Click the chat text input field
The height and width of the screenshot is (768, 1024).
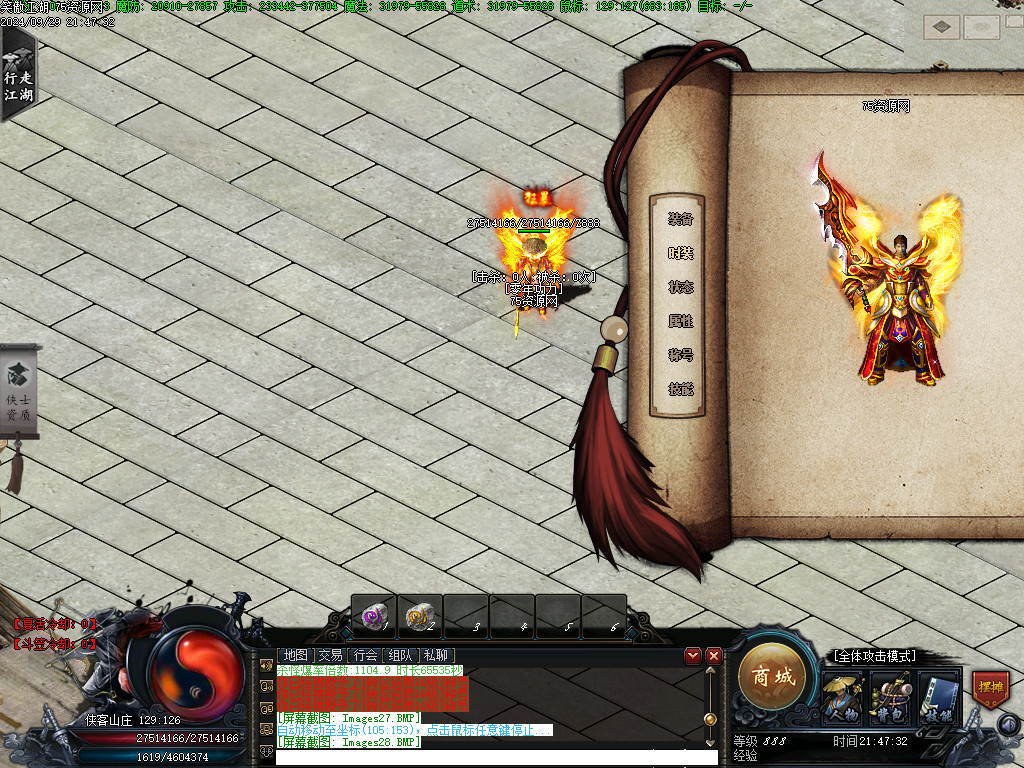point(496,758)
